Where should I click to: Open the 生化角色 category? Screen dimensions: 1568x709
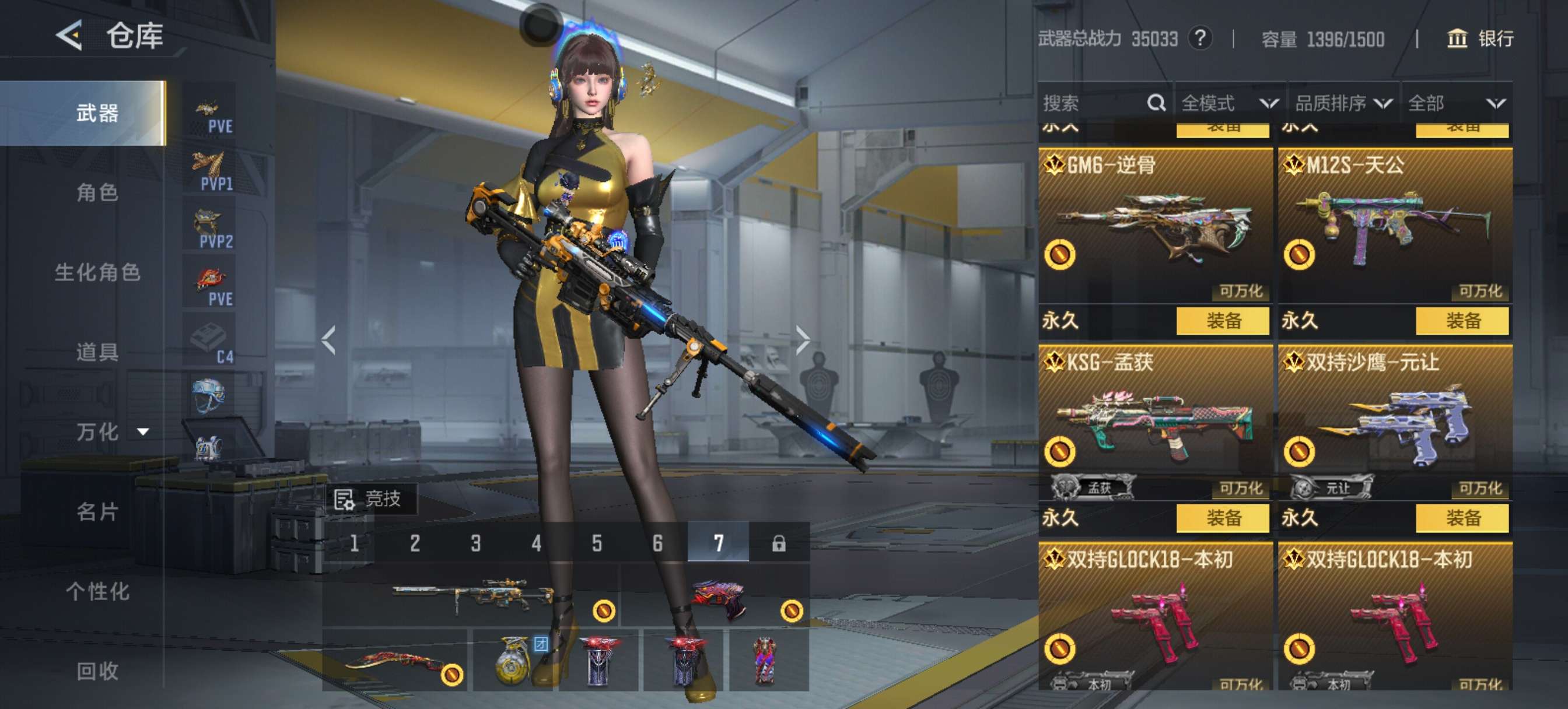(97, 272)
